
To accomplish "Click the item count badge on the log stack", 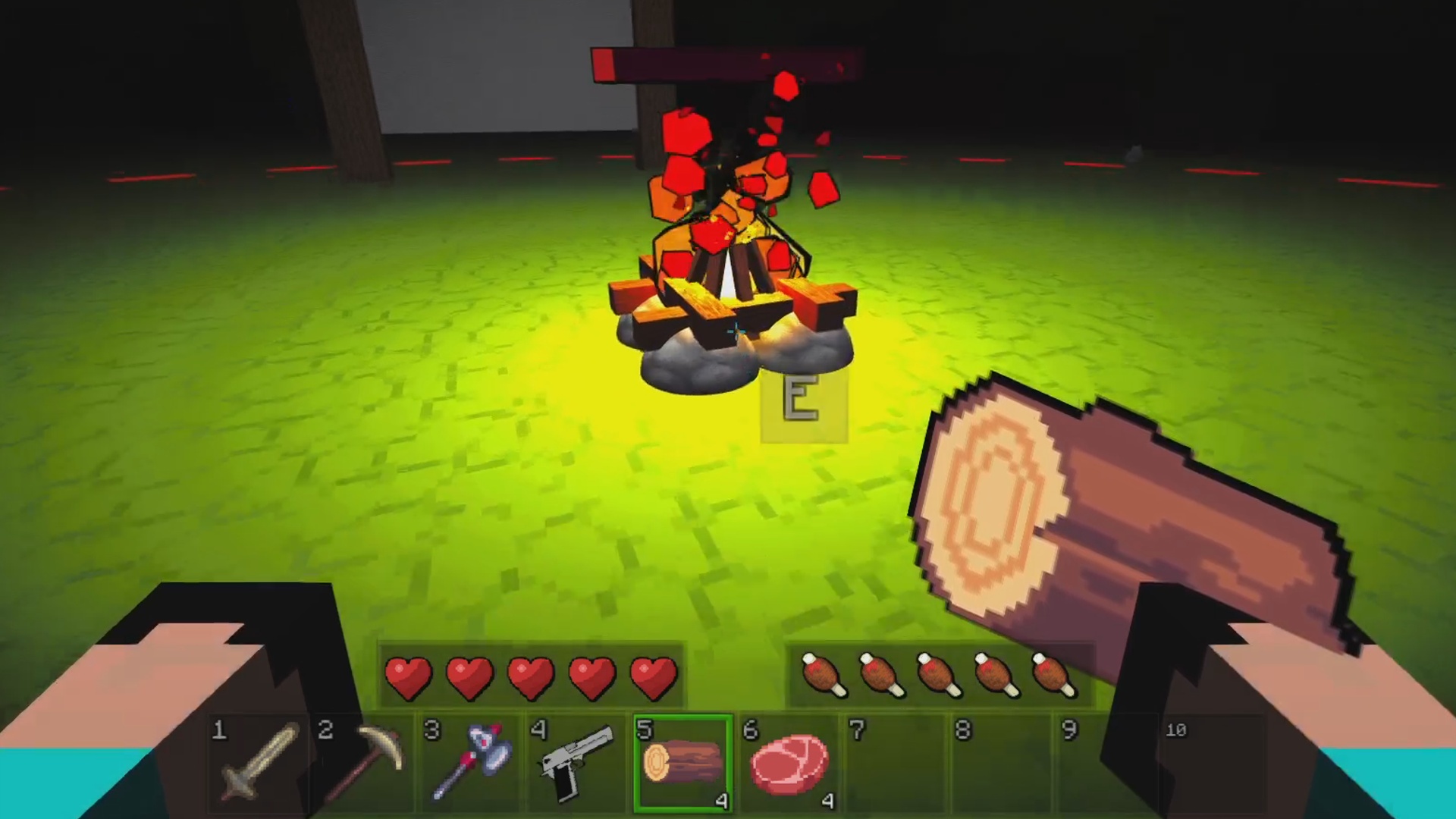I will [722, 801].
